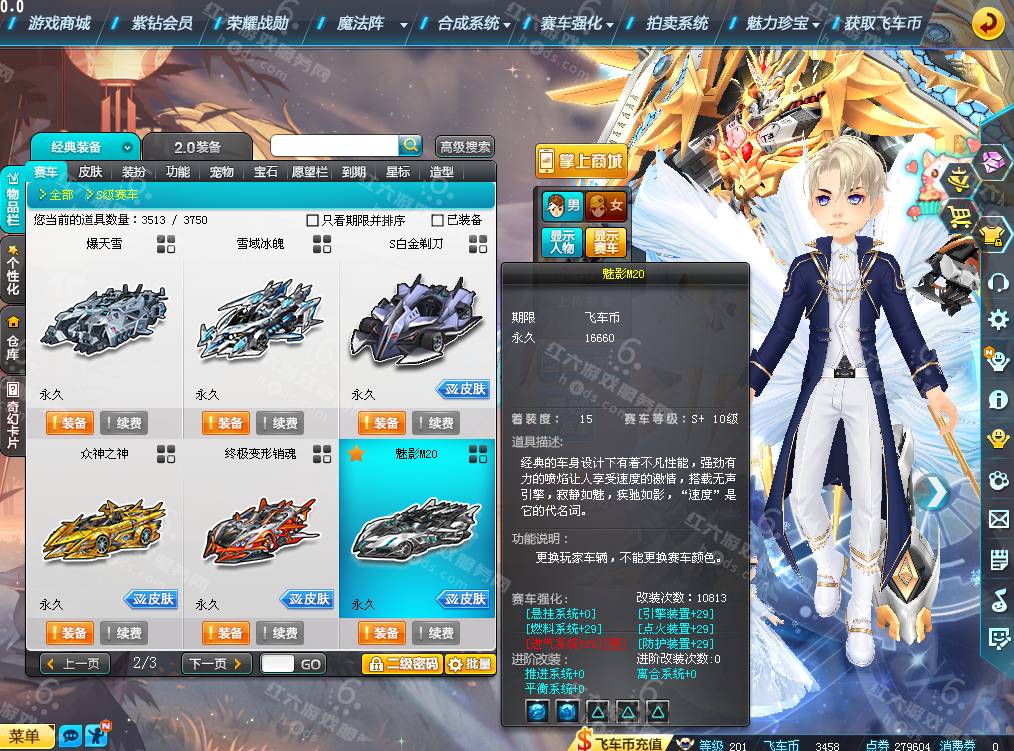
Task: Go to the 上一页 previous page
Action: [75, 664]
